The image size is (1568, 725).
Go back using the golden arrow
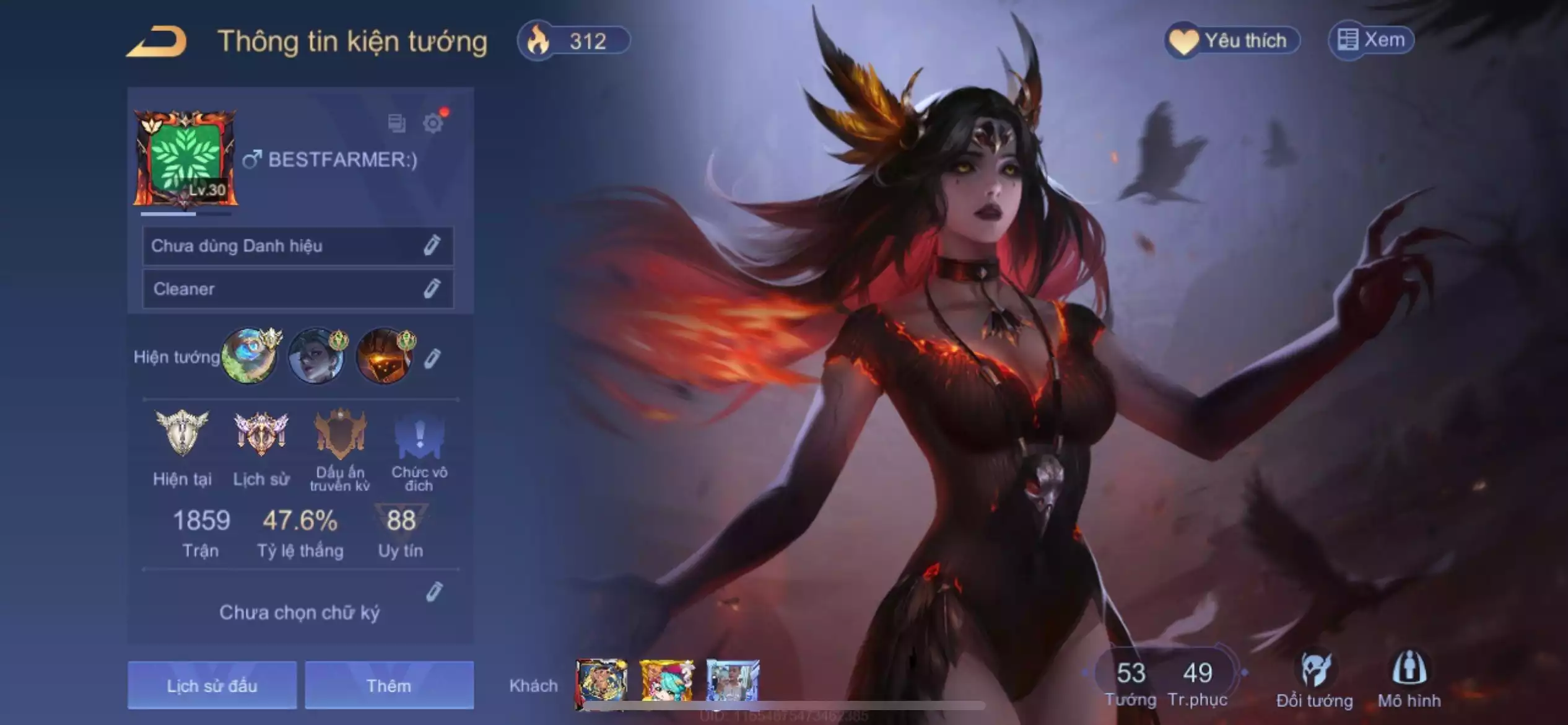click(157, 42)
